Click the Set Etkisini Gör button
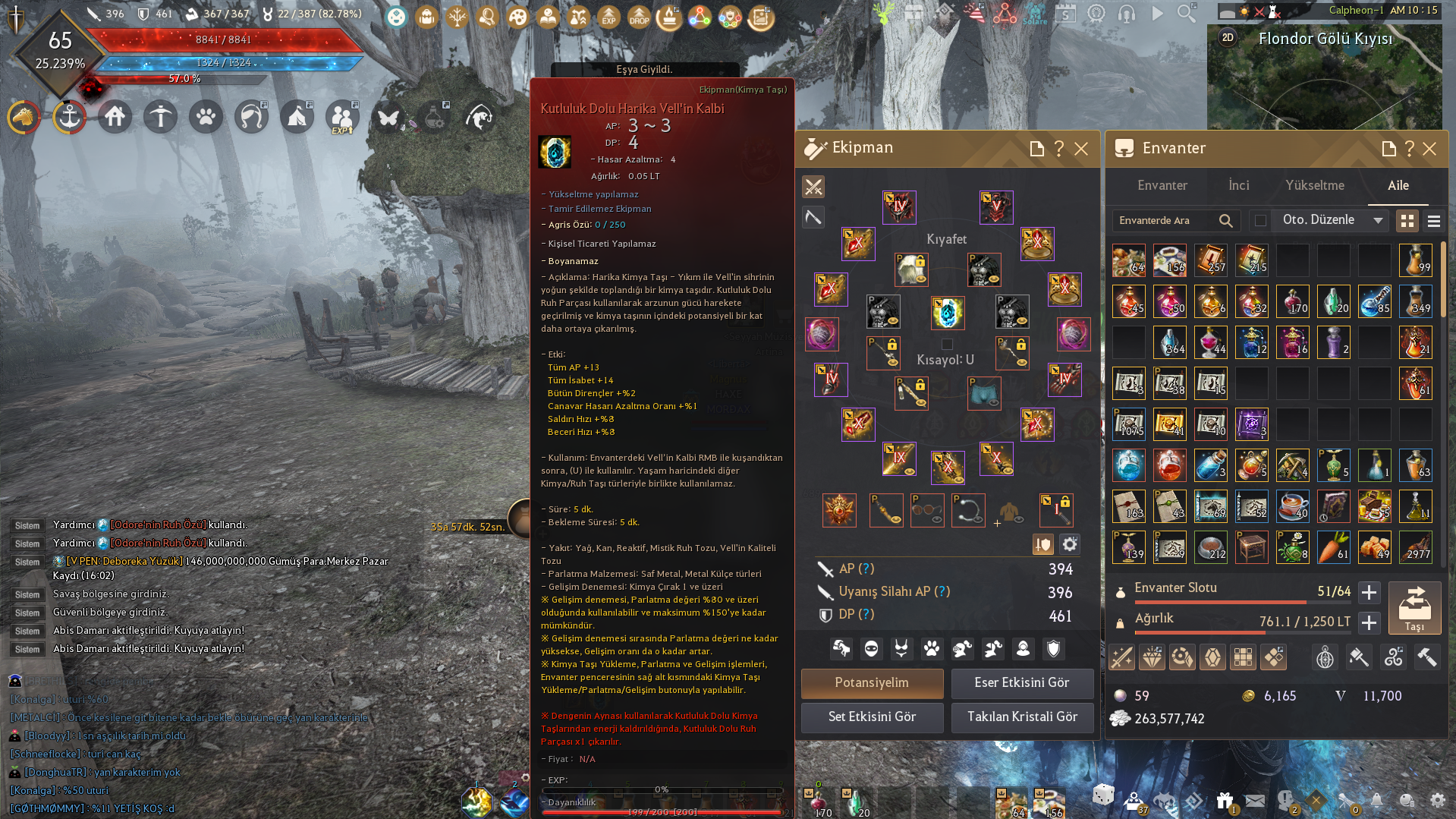The width and height of the screenshot is (1456, 819). click(872, 717)
